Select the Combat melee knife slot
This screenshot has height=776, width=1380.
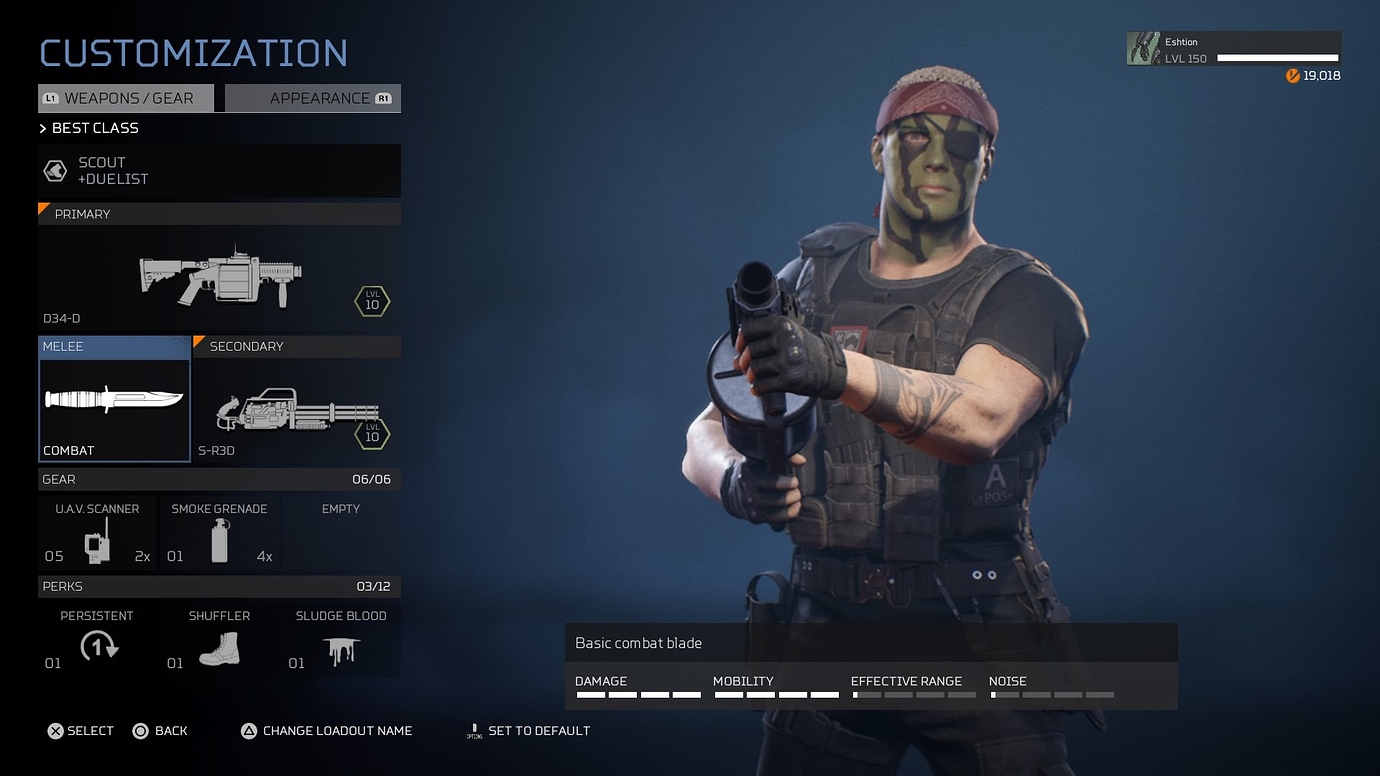[114, 399]
